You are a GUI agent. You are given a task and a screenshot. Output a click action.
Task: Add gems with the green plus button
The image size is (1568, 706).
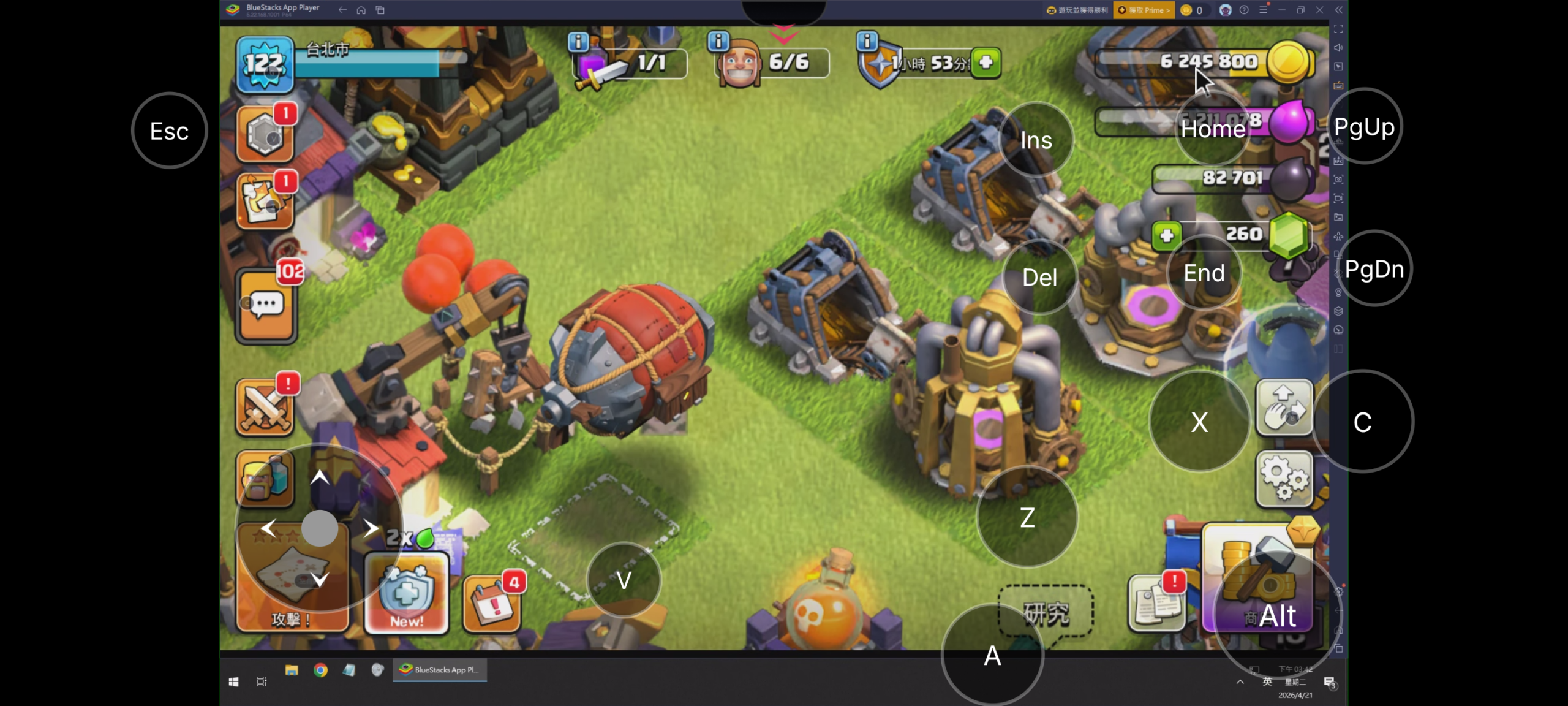pyautogui.click(x=1166, y=235)
